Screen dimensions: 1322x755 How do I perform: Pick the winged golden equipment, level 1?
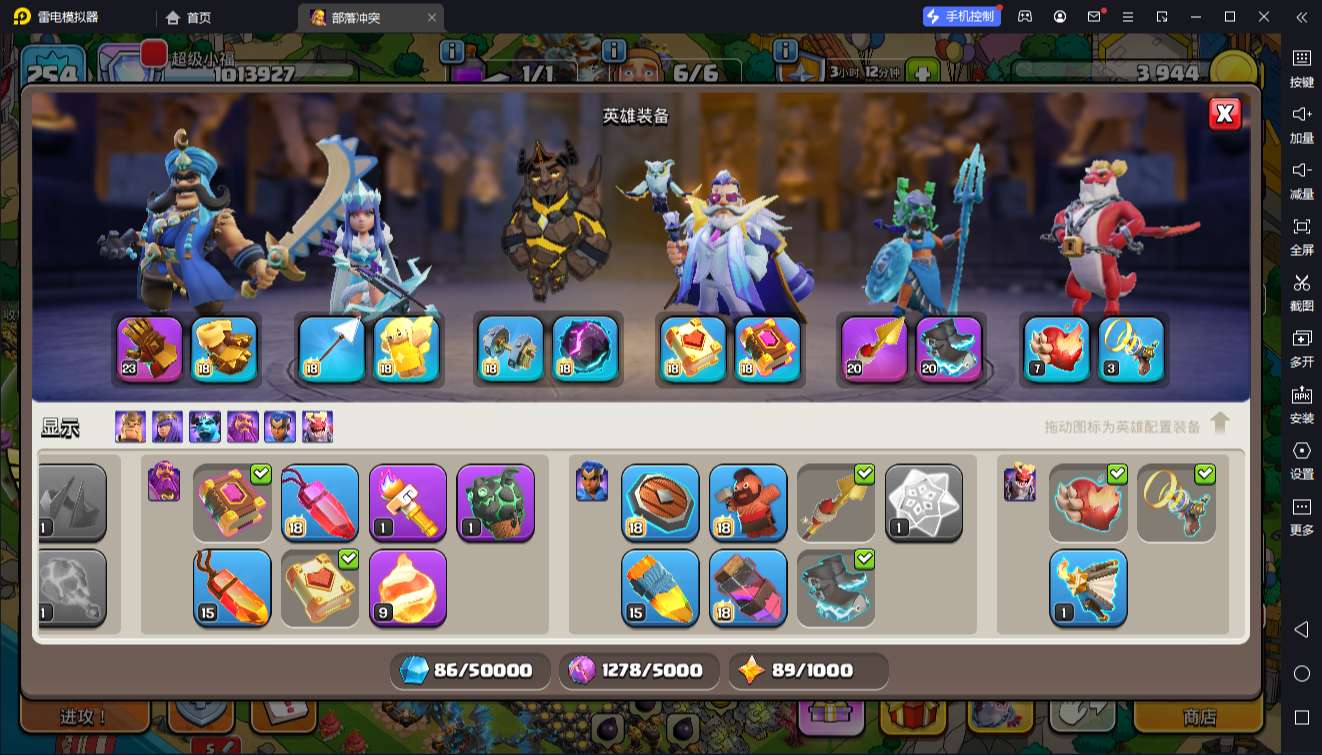(x=1088, y=588)
